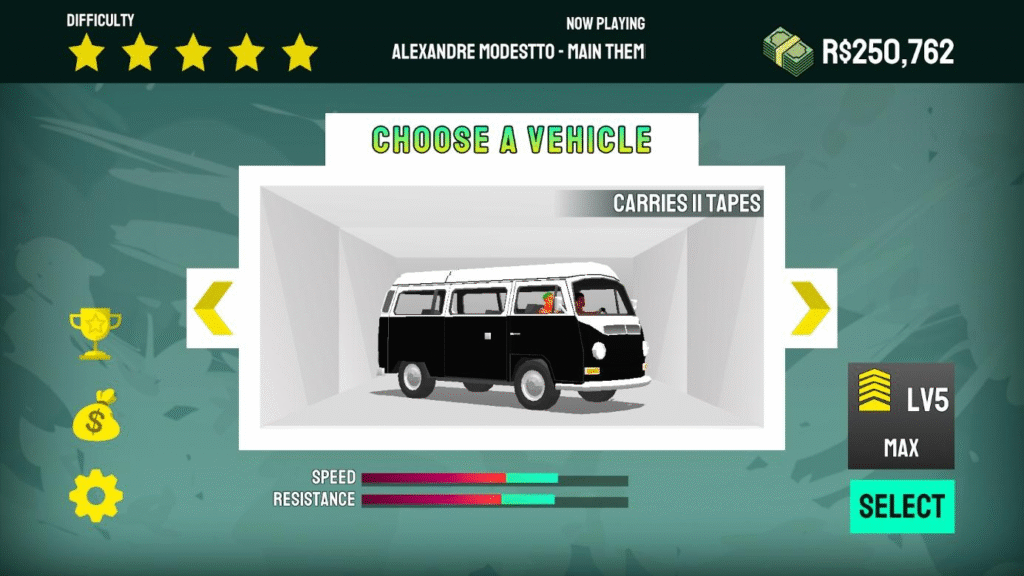Viewport: 1024px width, 576px height.
Task: Show the previous vehicle with left arrow
Action: coord(213,308)
